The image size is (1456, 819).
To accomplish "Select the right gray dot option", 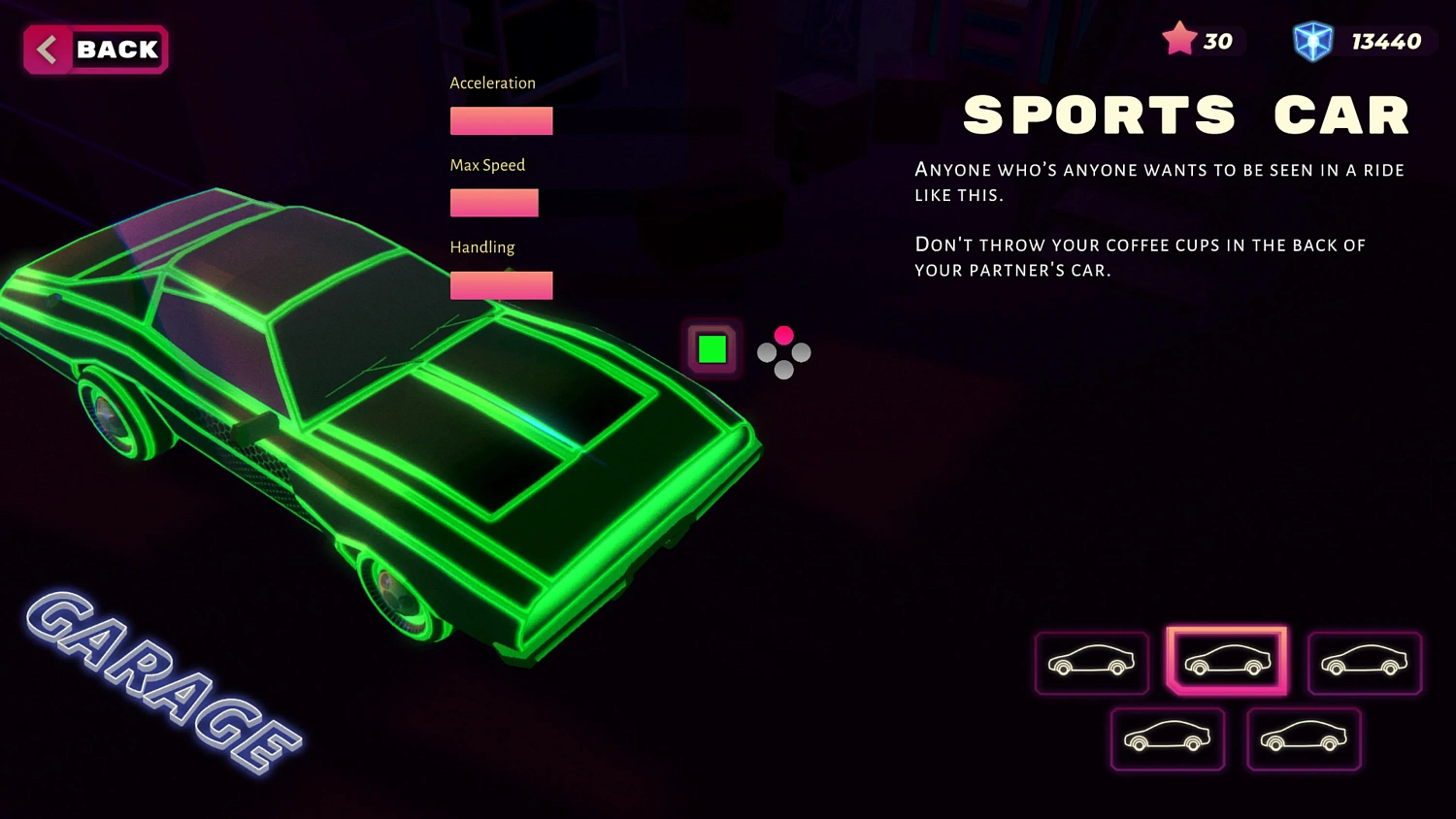I will click(x=801, y=353).
